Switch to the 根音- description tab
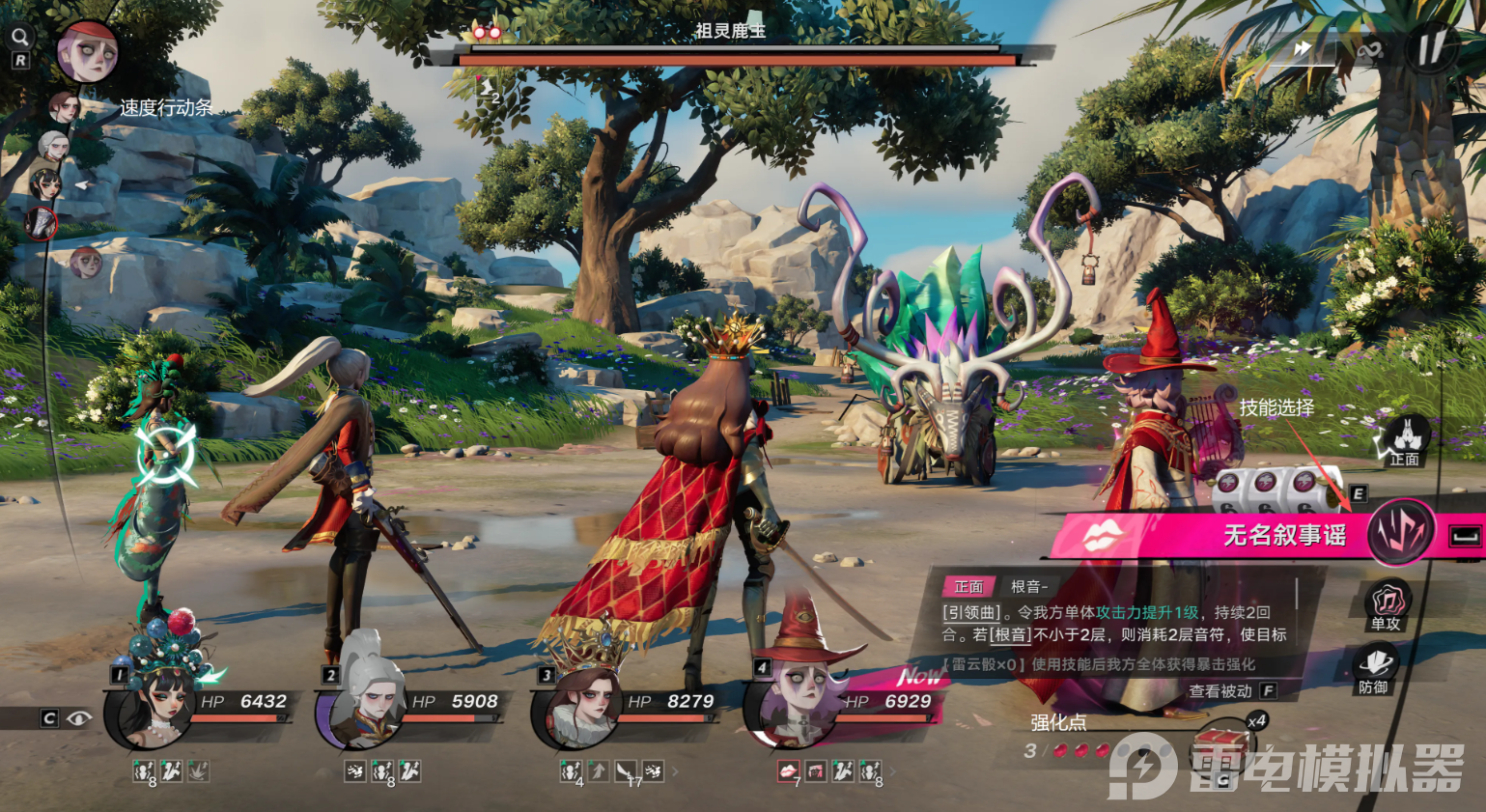Screen dimensions: 1486x812 coord(1028,586)
